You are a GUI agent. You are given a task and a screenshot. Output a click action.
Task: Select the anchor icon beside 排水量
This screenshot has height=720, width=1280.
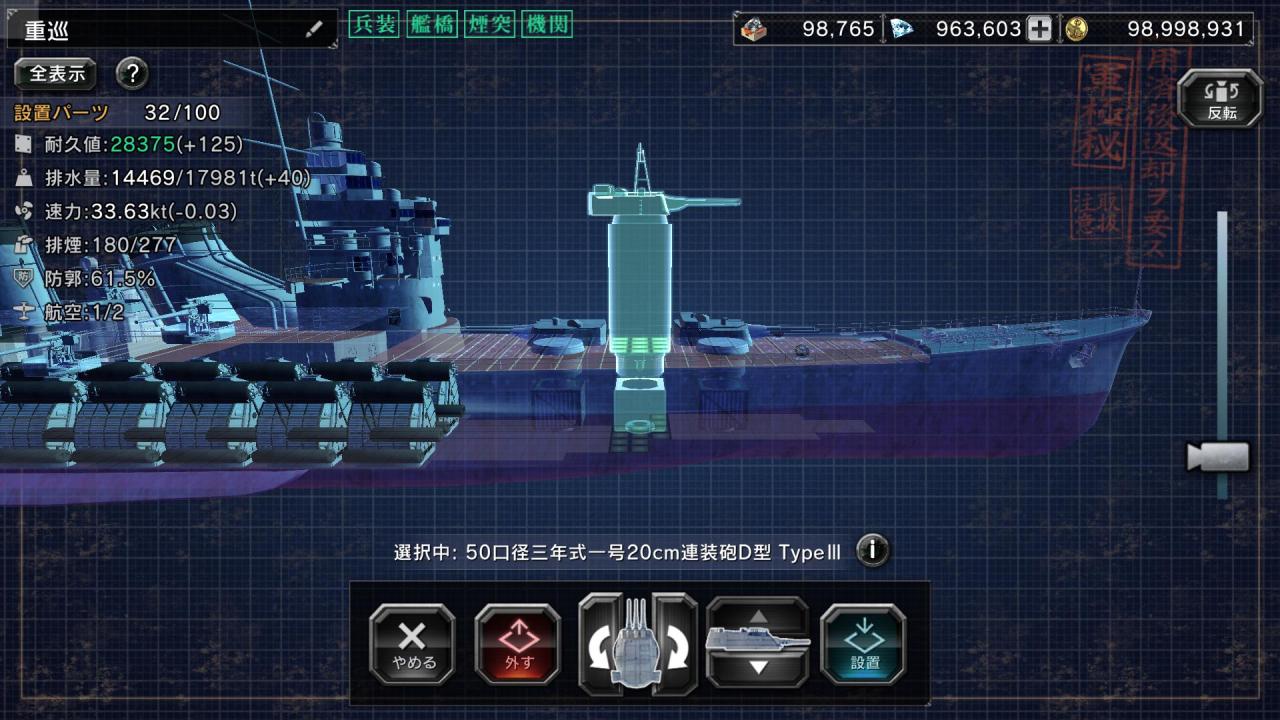click(22, 178)
